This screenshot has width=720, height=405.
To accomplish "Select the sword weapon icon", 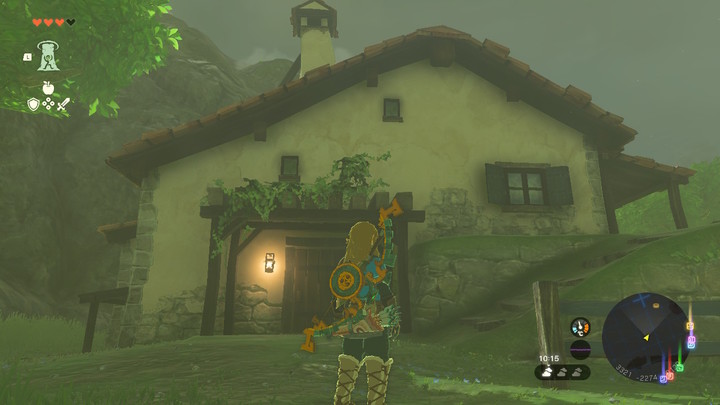I will (x=62, y=103).
